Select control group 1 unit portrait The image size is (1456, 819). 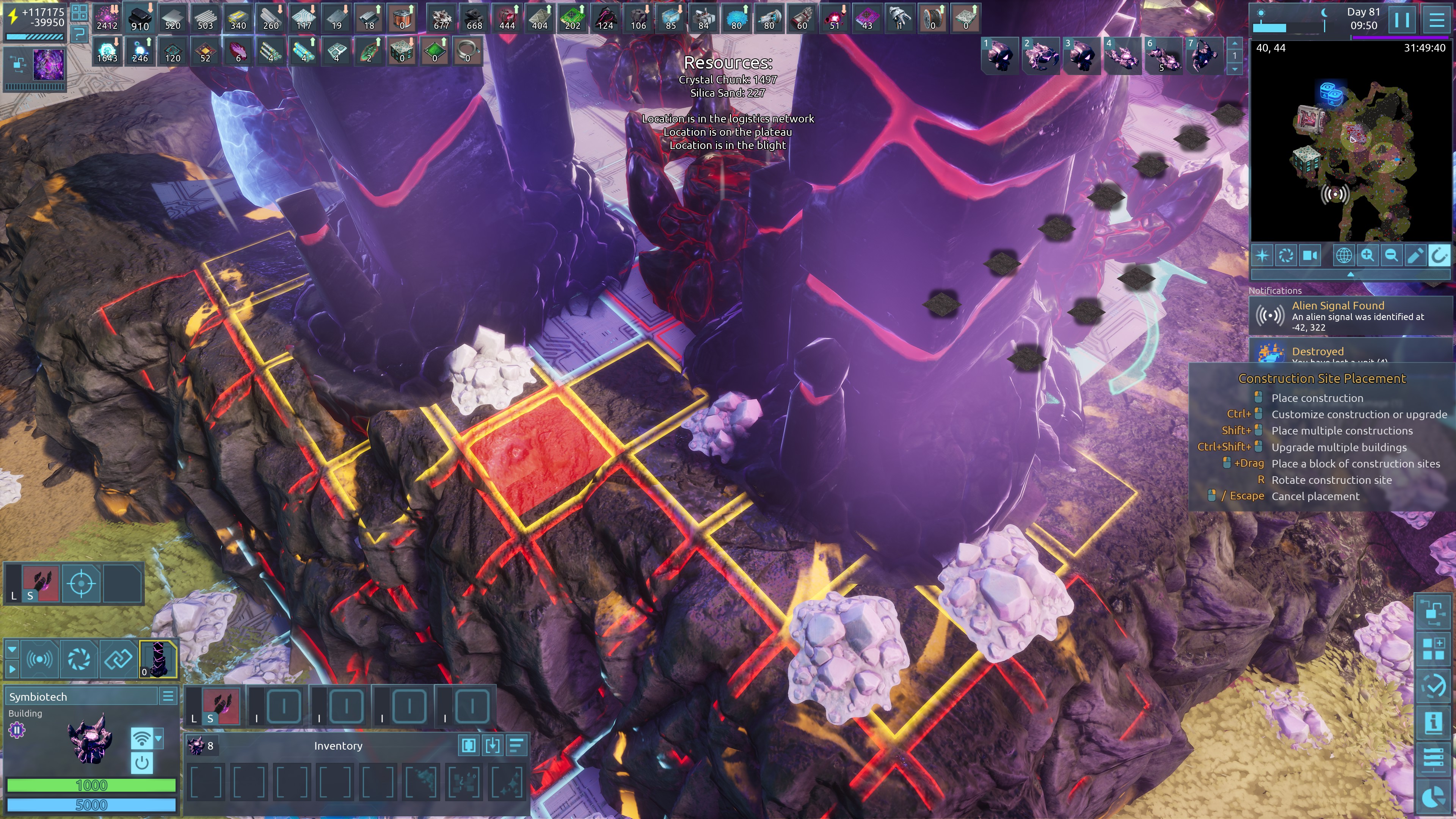[x=1000, y=55]
